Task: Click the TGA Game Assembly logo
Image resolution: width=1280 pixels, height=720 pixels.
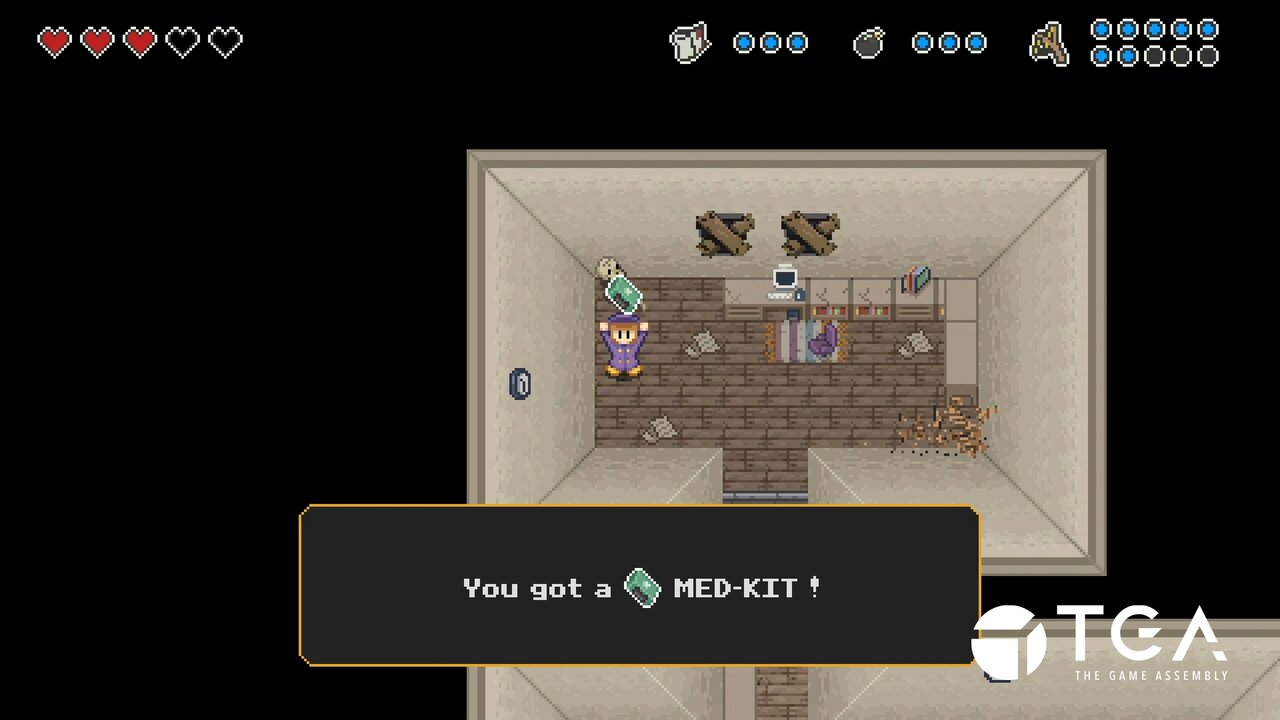Action: pos(1100,642)
